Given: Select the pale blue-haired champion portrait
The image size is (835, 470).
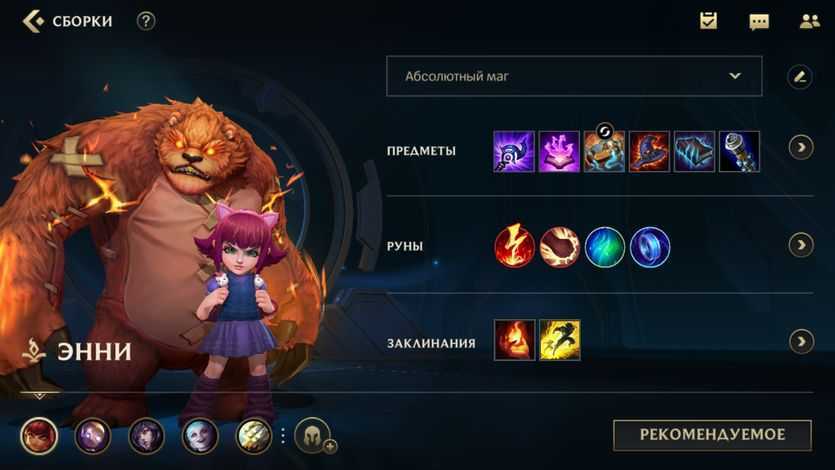Looking at the screenshot, I should (x=200, y=436).
